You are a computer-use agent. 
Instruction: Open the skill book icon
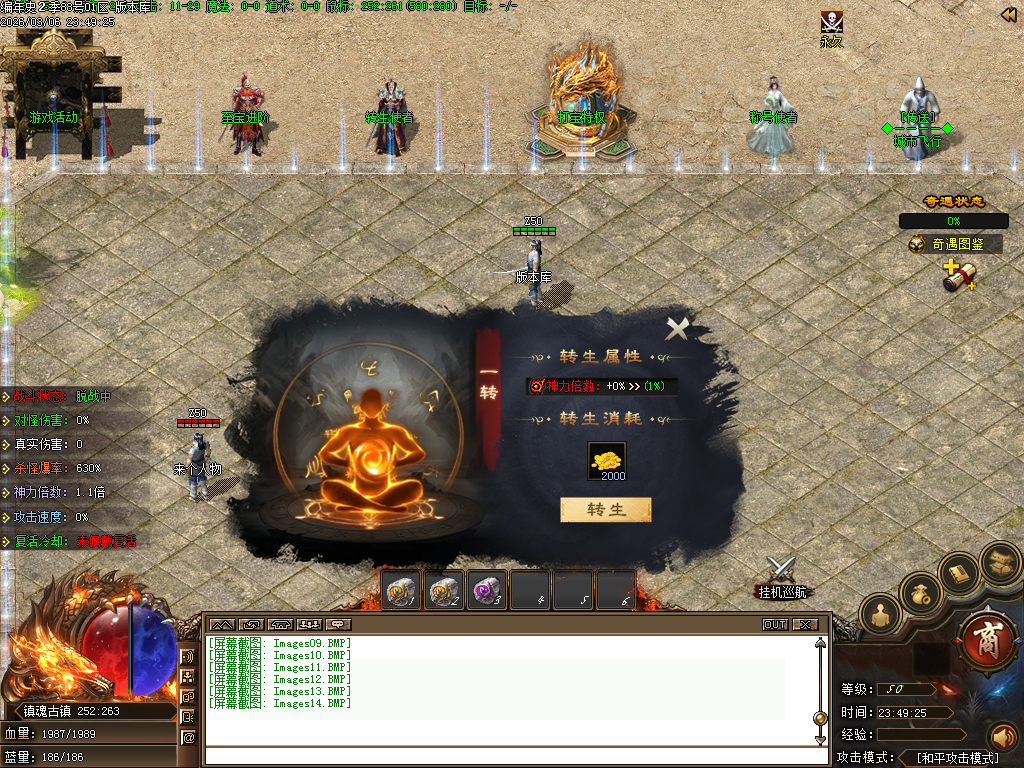tap(960, 573)
